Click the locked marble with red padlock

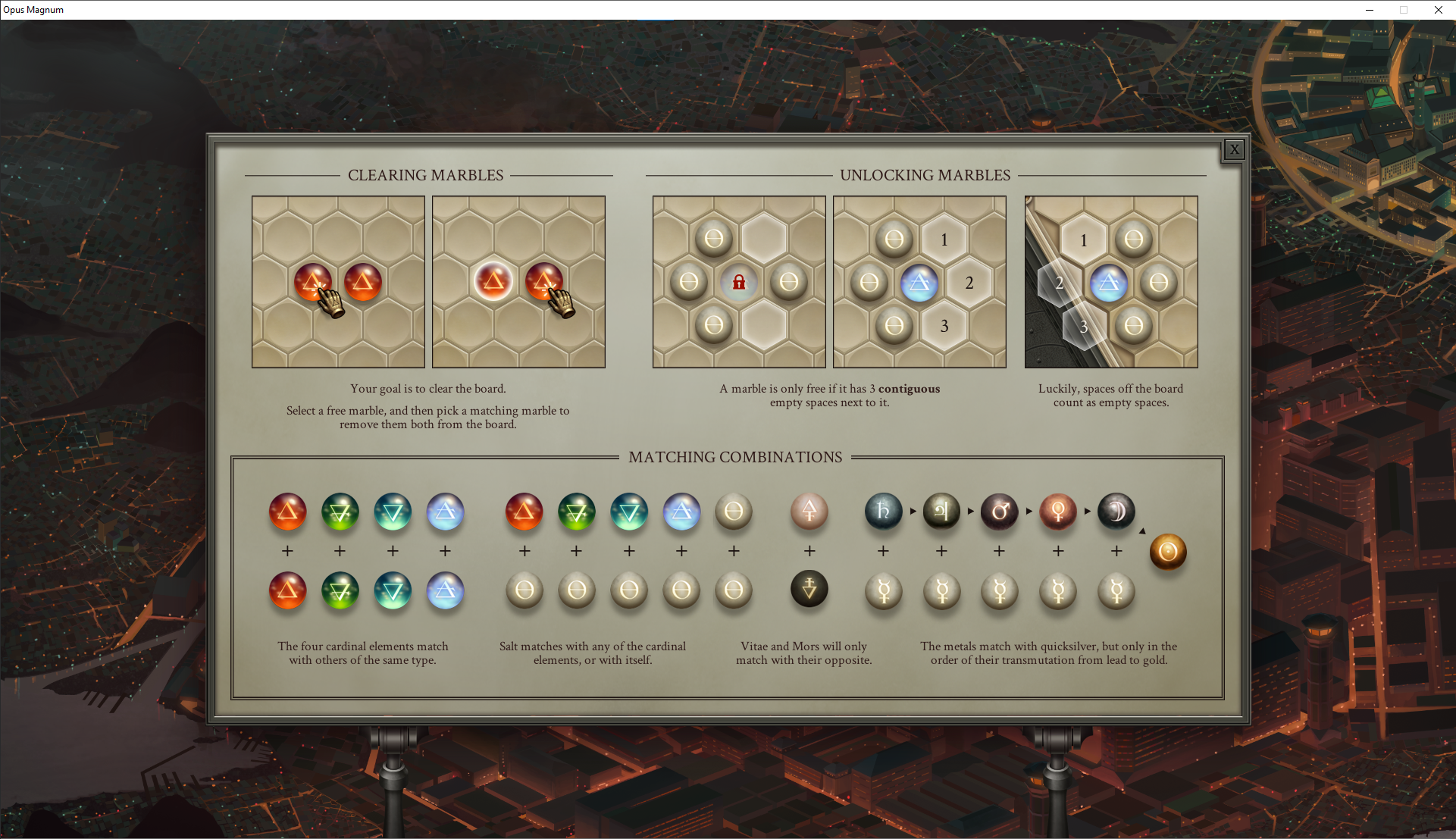point(738,282)
